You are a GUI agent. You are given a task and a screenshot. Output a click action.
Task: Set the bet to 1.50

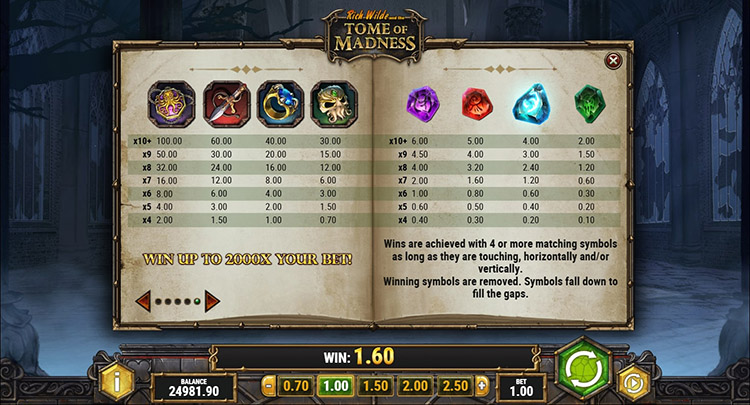373,386
